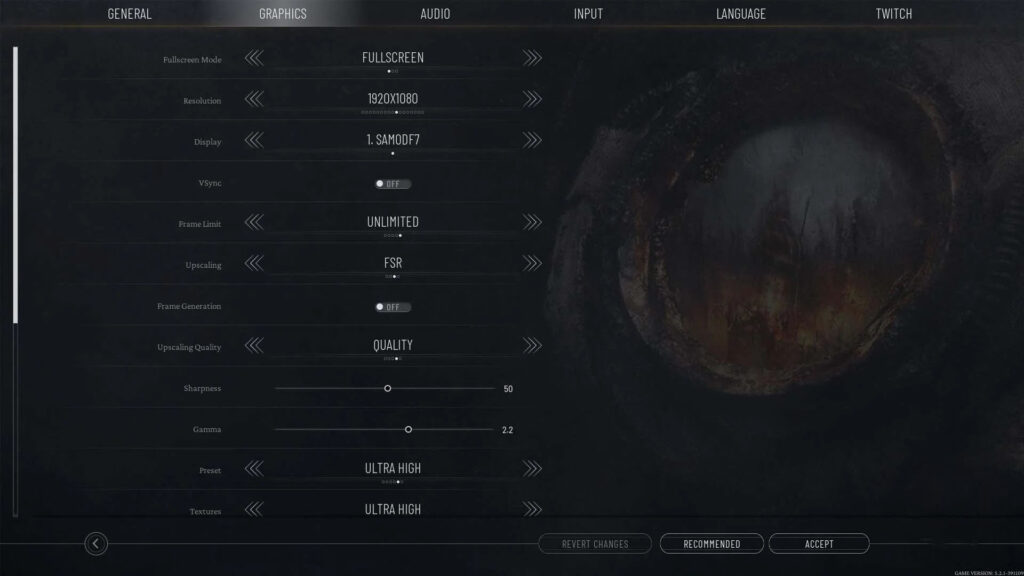Apply Recommended graphics settings
This screenshot has height=576, width=1024.
pos(712,544)
